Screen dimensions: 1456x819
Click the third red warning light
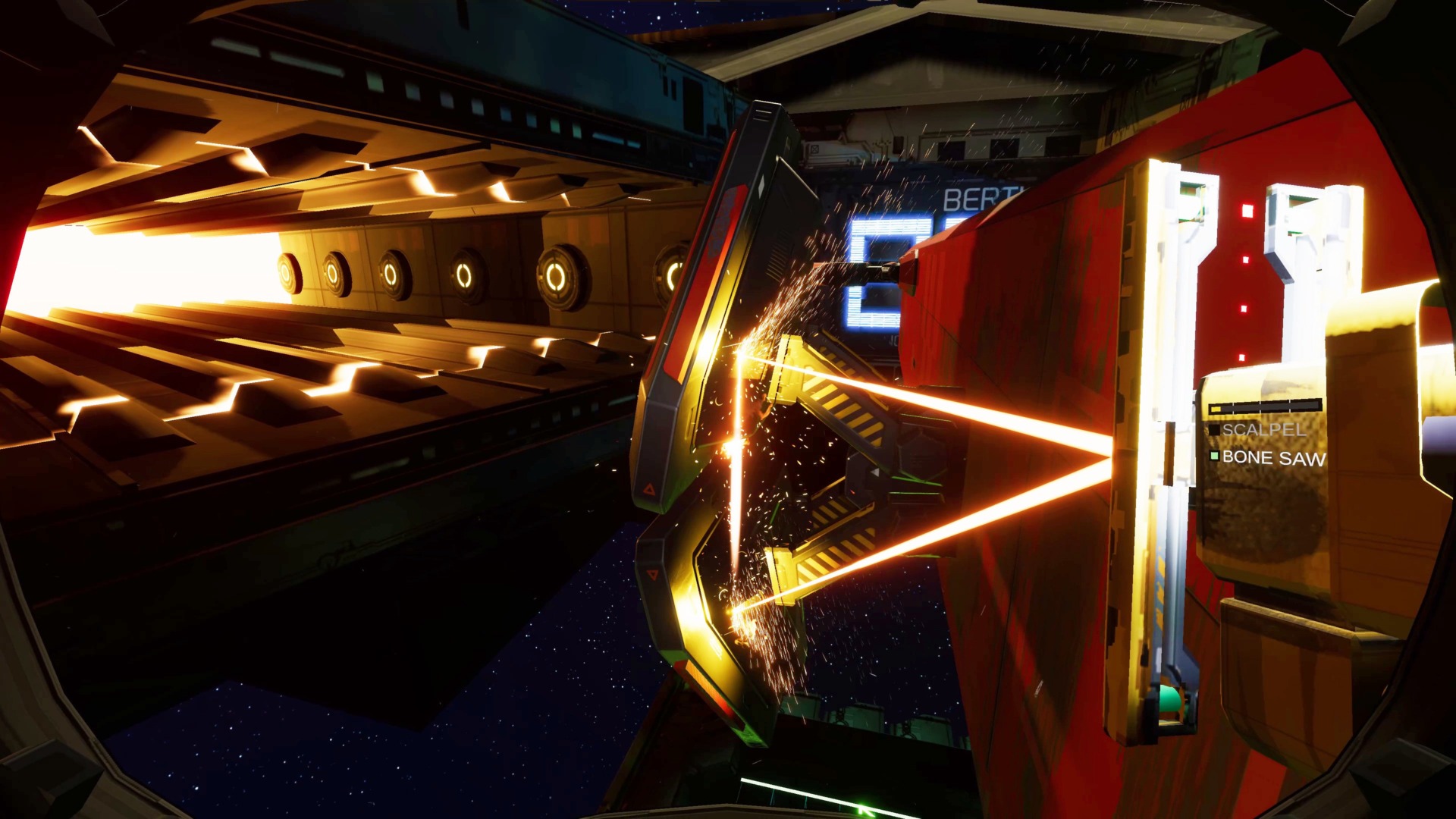pyautogui.click(x=1243, y=309)
